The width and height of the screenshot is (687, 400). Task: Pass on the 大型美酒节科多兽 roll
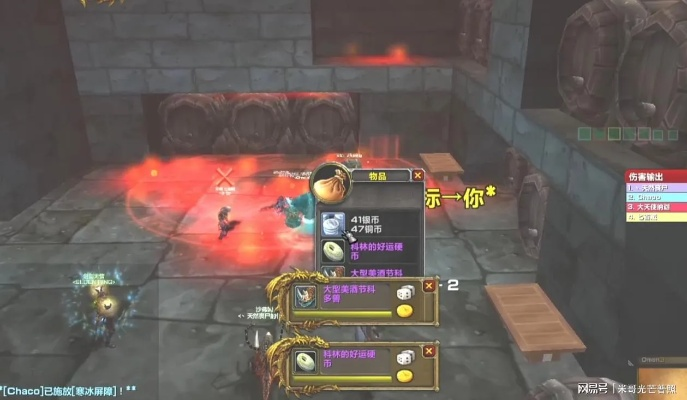(429, 286)
